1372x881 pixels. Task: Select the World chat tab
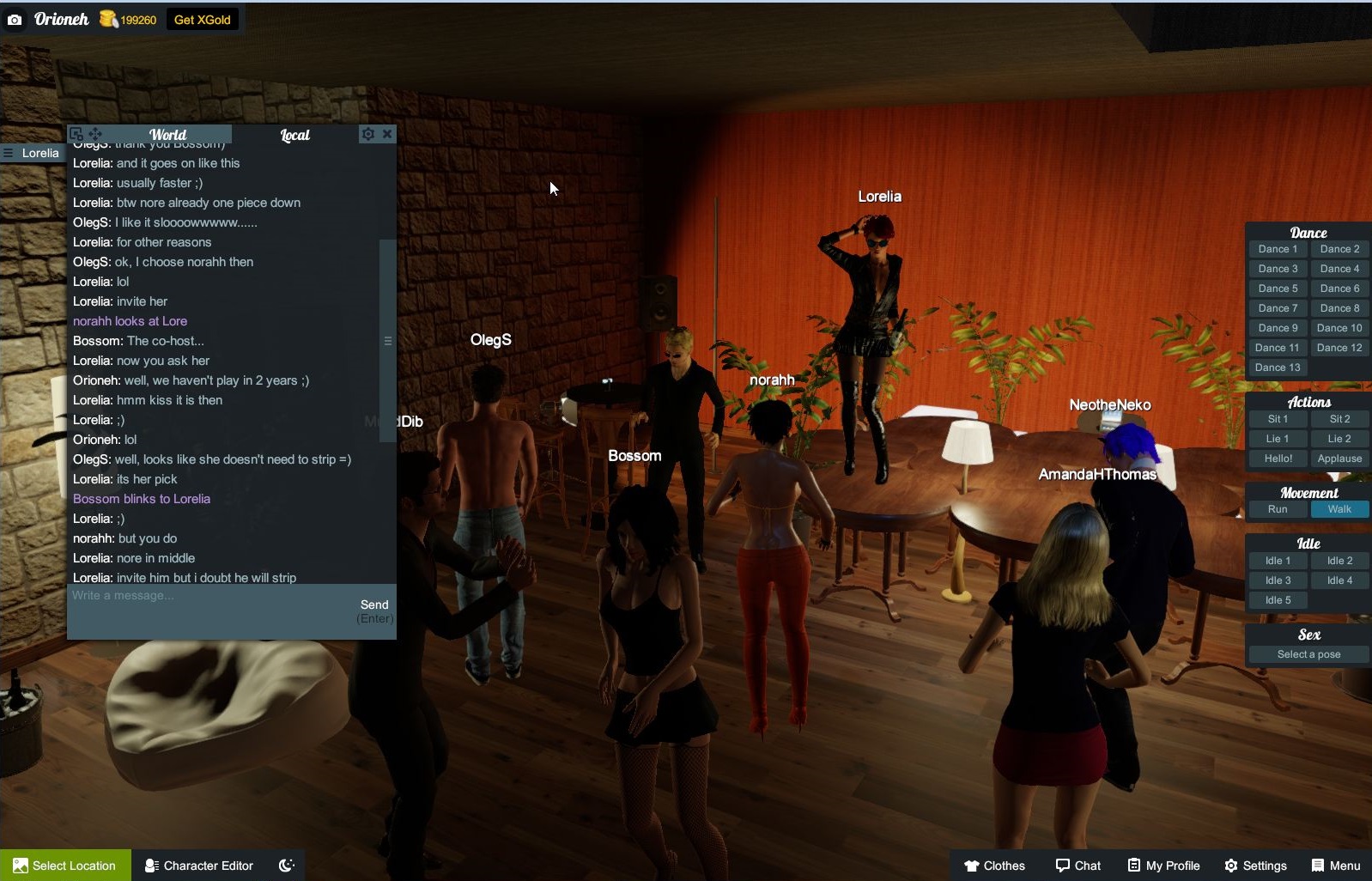click(168, 135)
